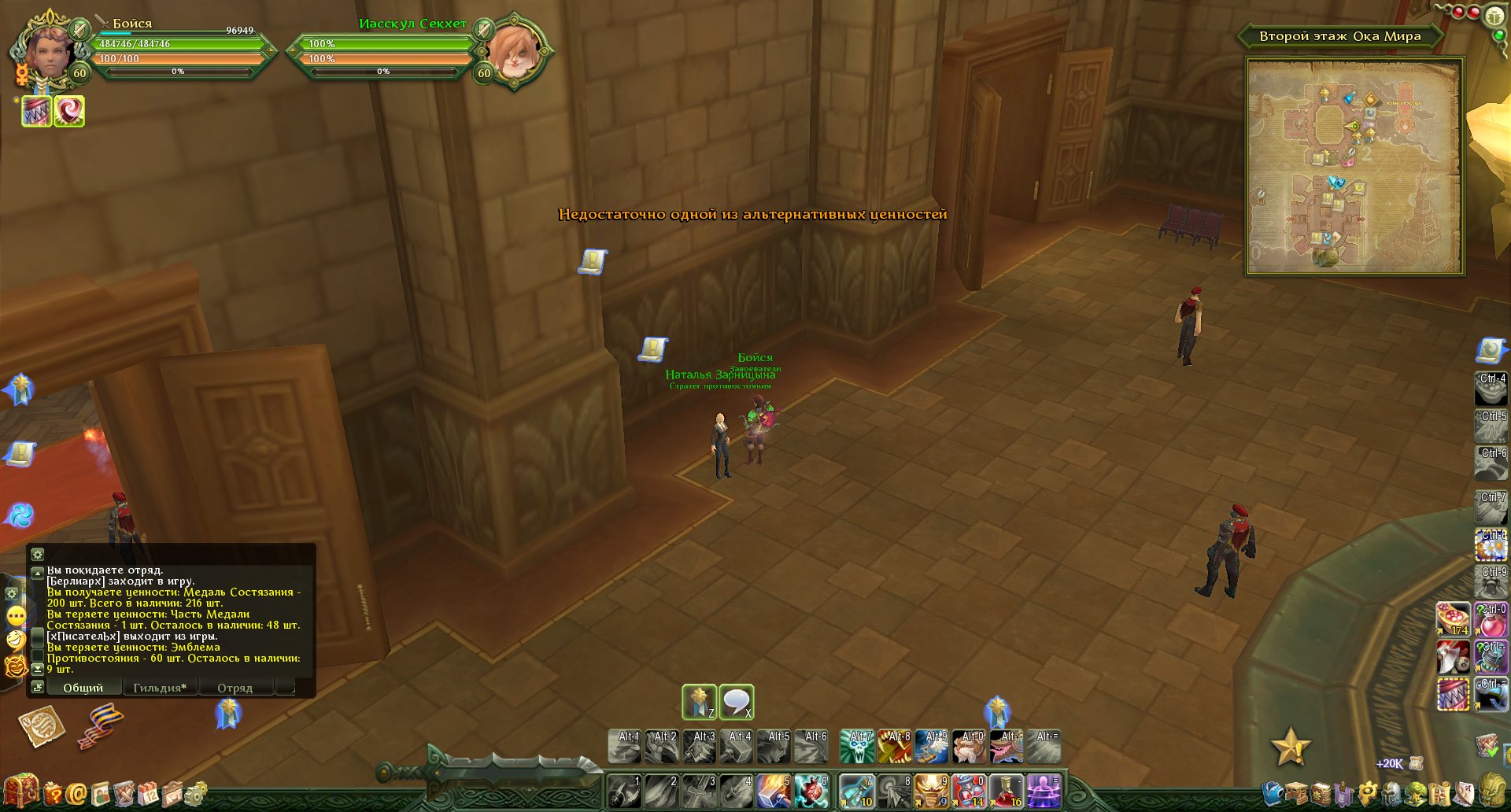Activate the flaming hammer ability in slot 5
Image resolution: width=1511 pixels, height=812 pixels.
[x=774, y=792]
